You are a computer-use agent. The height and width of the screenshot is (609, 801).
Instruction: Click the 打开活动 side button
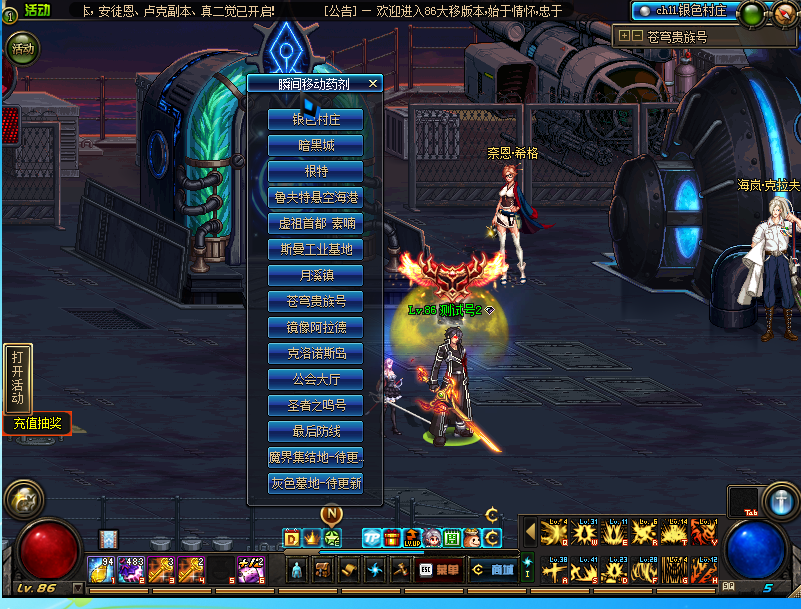point(18,377)
